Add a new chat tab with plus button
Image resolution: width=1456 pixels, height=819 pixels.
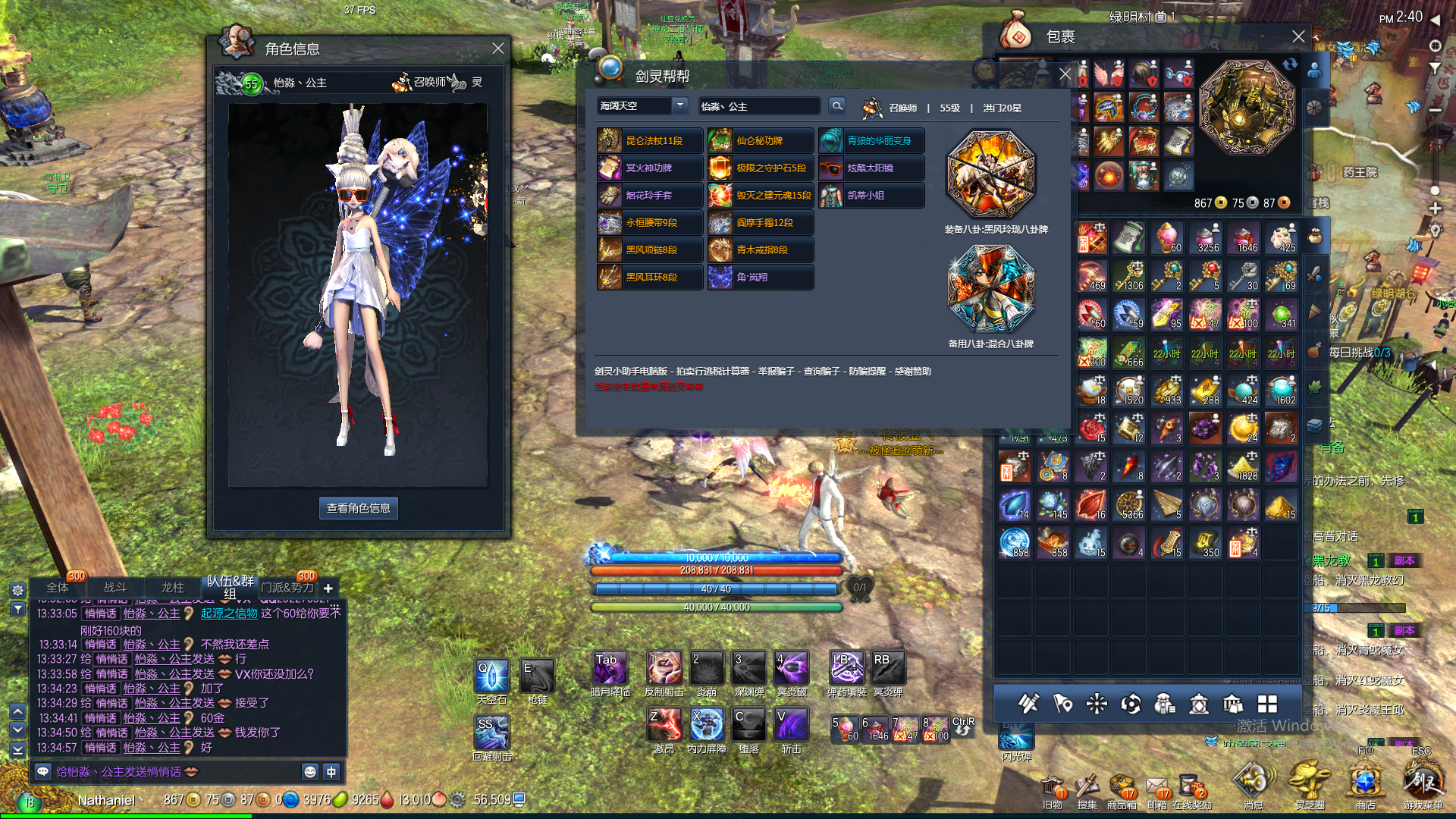click(328, 588)
